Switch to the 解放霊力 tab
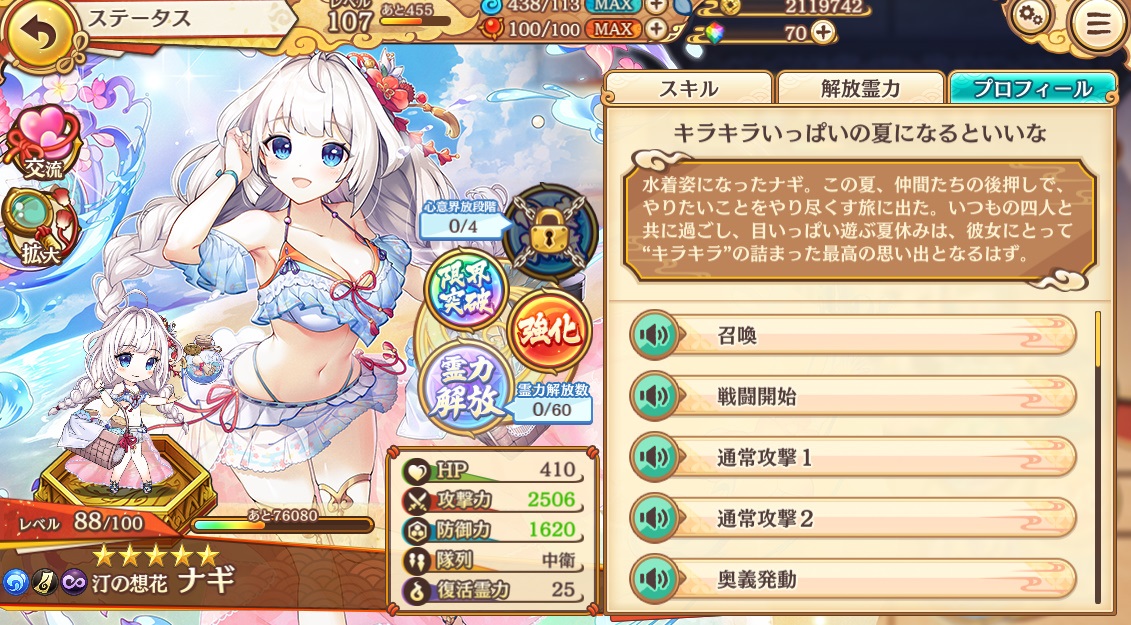The height and width of the screenshot is (625, 1131). tap(860, 88)
